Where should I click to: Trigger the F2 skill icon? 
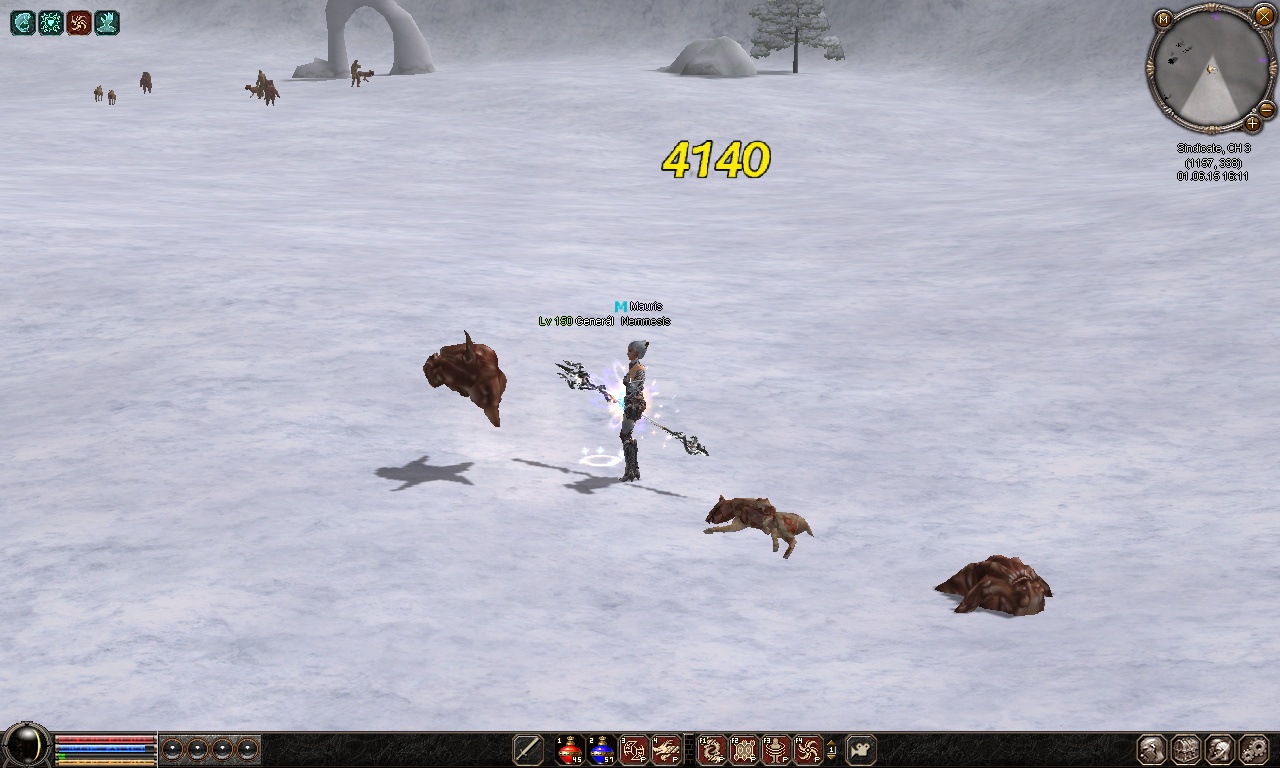pyautogui.click(x=744, y=749)
